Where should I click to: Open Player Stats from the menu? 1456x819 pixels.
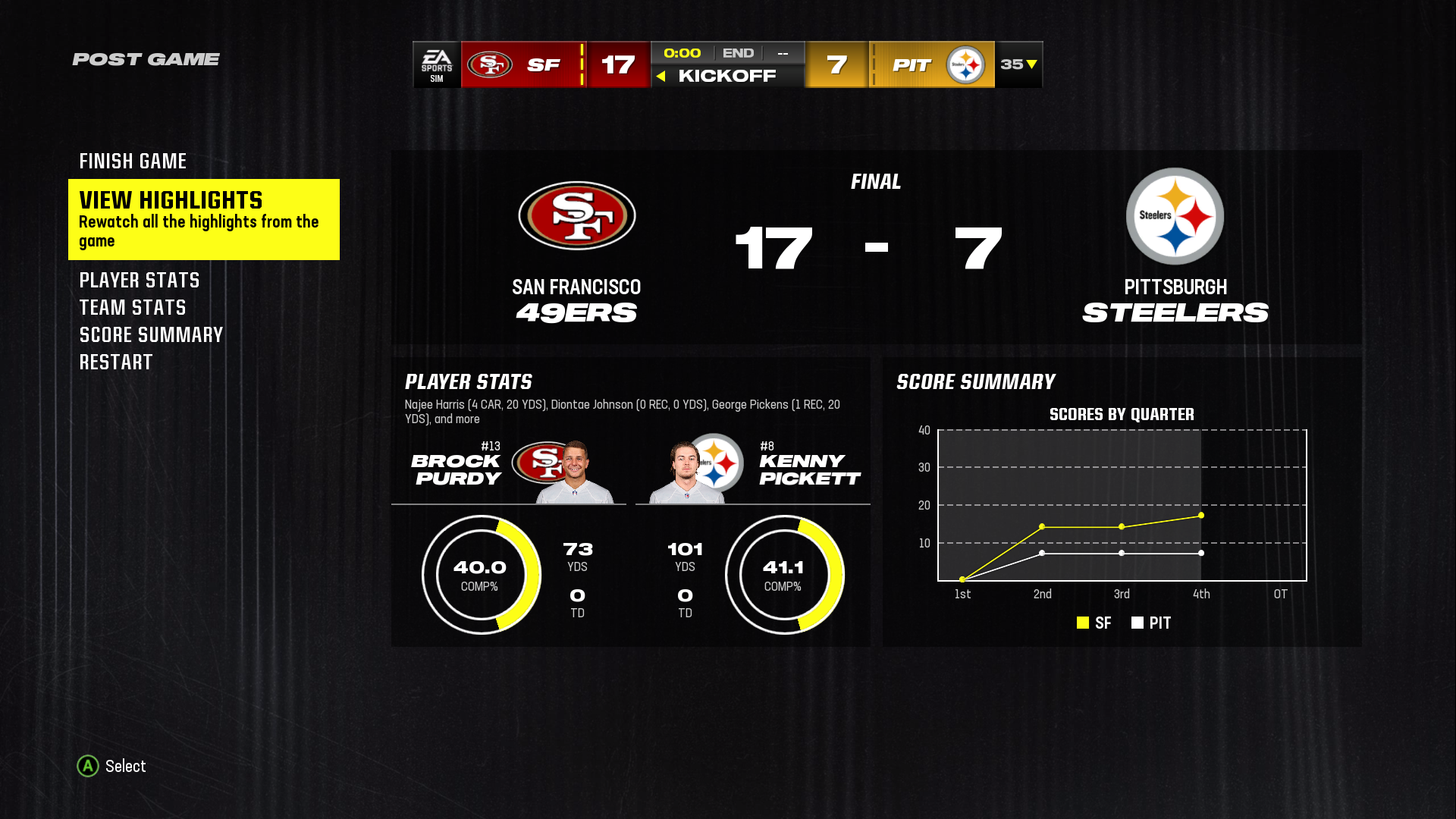pyautogui.click(x=140, y=281)
